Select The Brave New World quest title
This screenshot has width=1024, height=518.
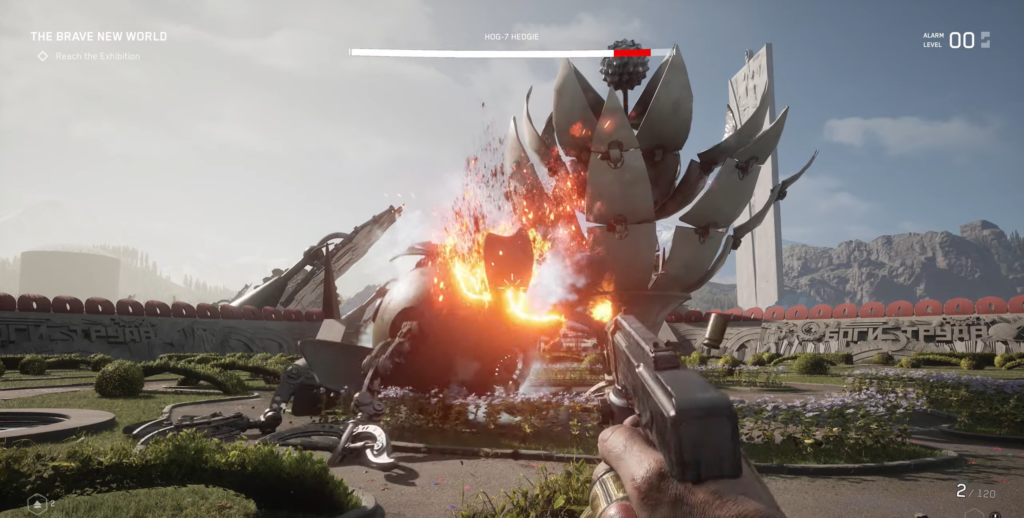click(x=98, y=37)
